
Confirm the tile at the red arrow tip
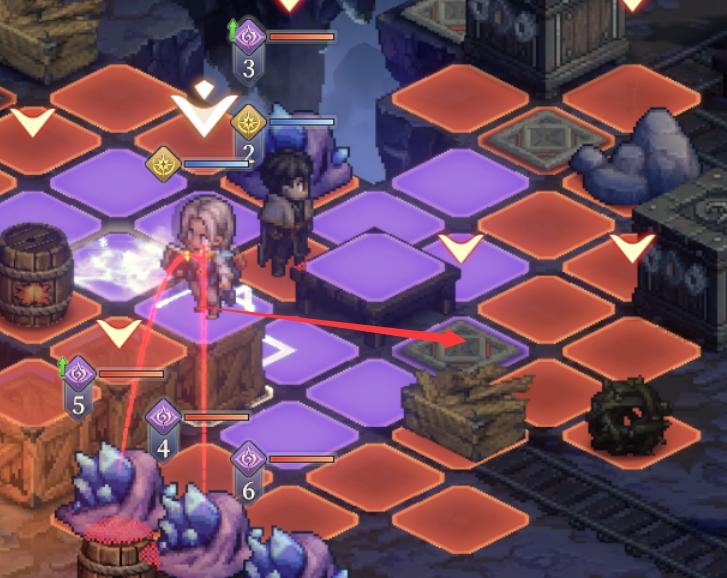coord(459,341)
